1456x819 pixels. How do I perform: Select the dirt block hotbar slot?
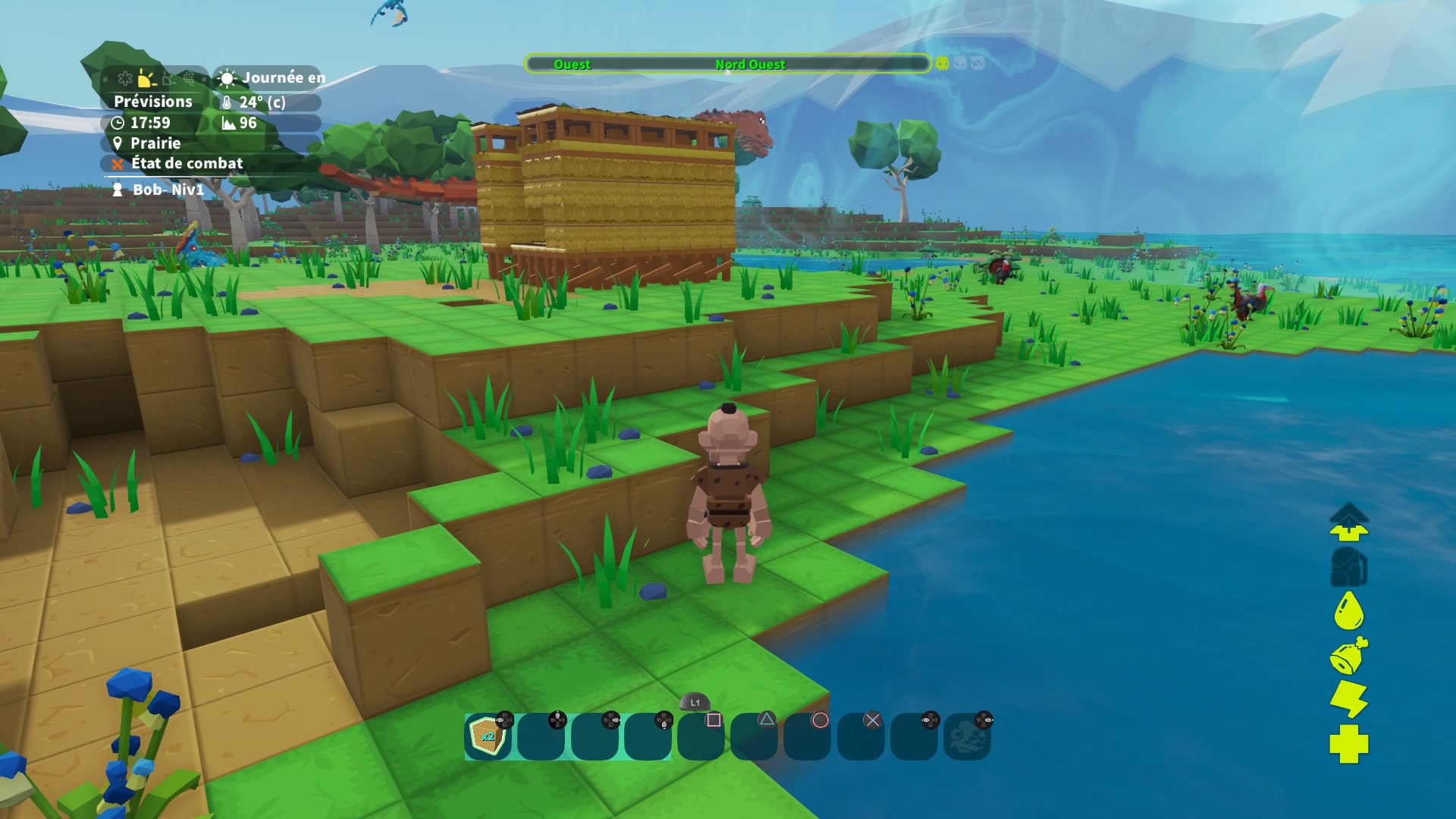[488, 736]
